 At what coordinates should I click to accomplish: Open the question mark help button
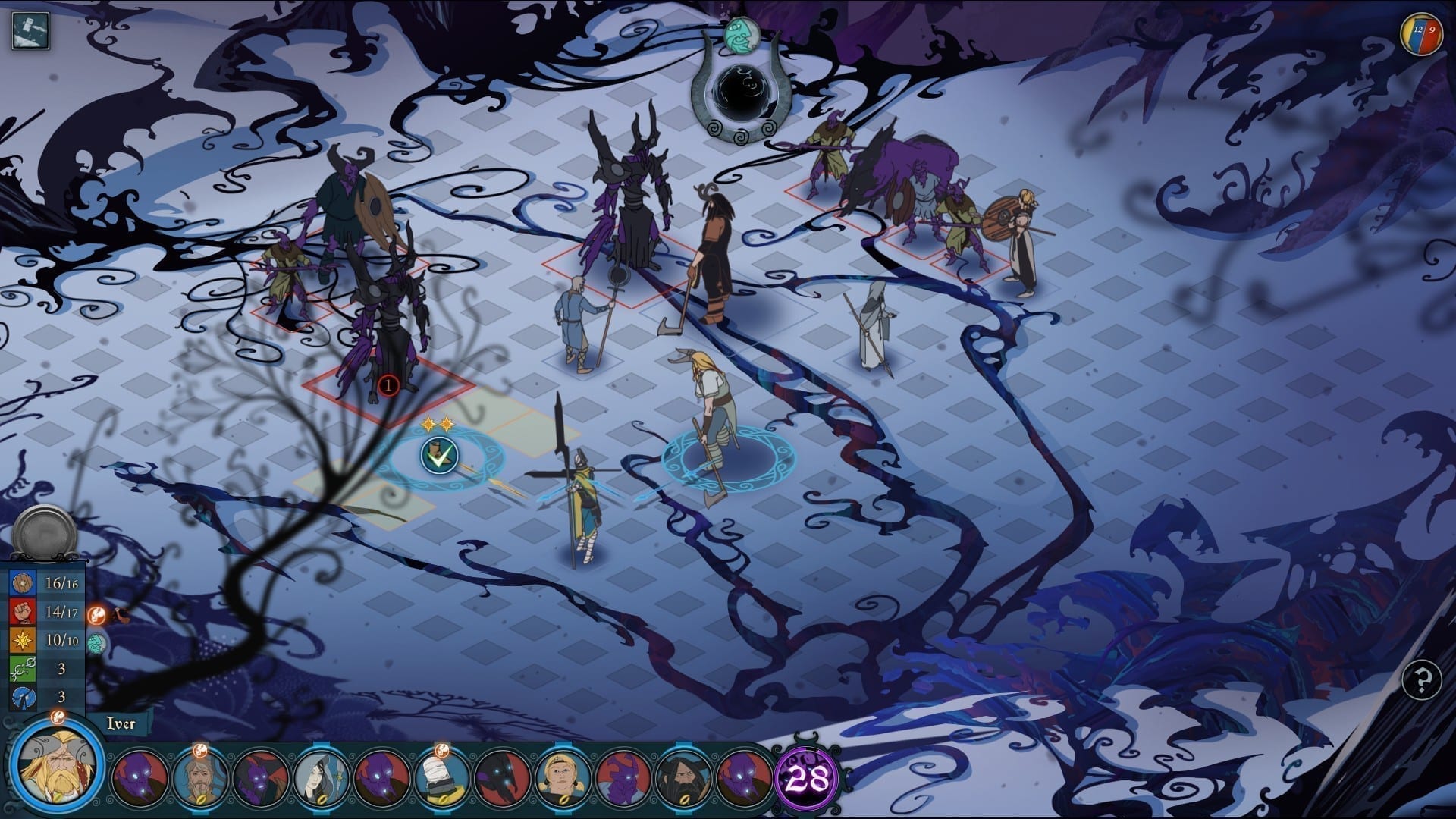(1422, 680)
